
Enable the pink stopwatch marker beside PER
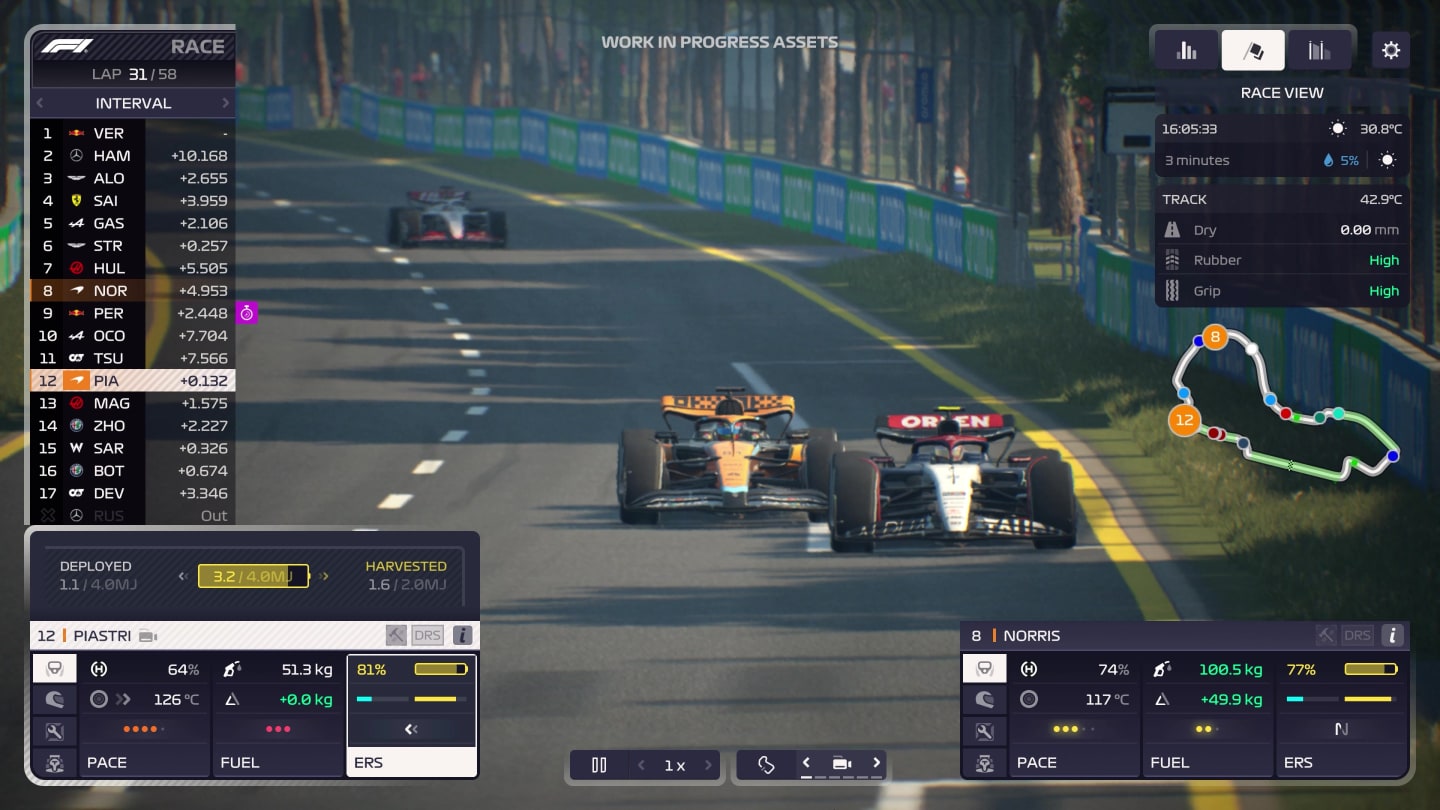click(x=246, y=313)
